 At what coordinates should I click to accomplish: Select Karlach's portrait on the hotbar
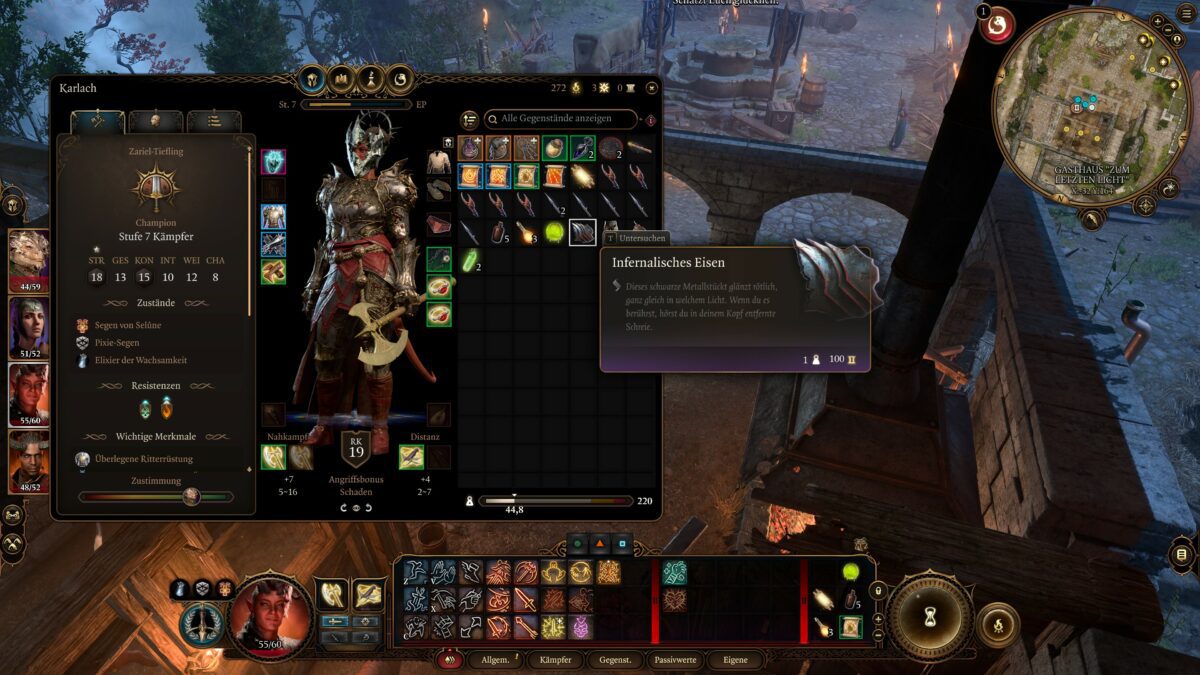pos(270,614)
